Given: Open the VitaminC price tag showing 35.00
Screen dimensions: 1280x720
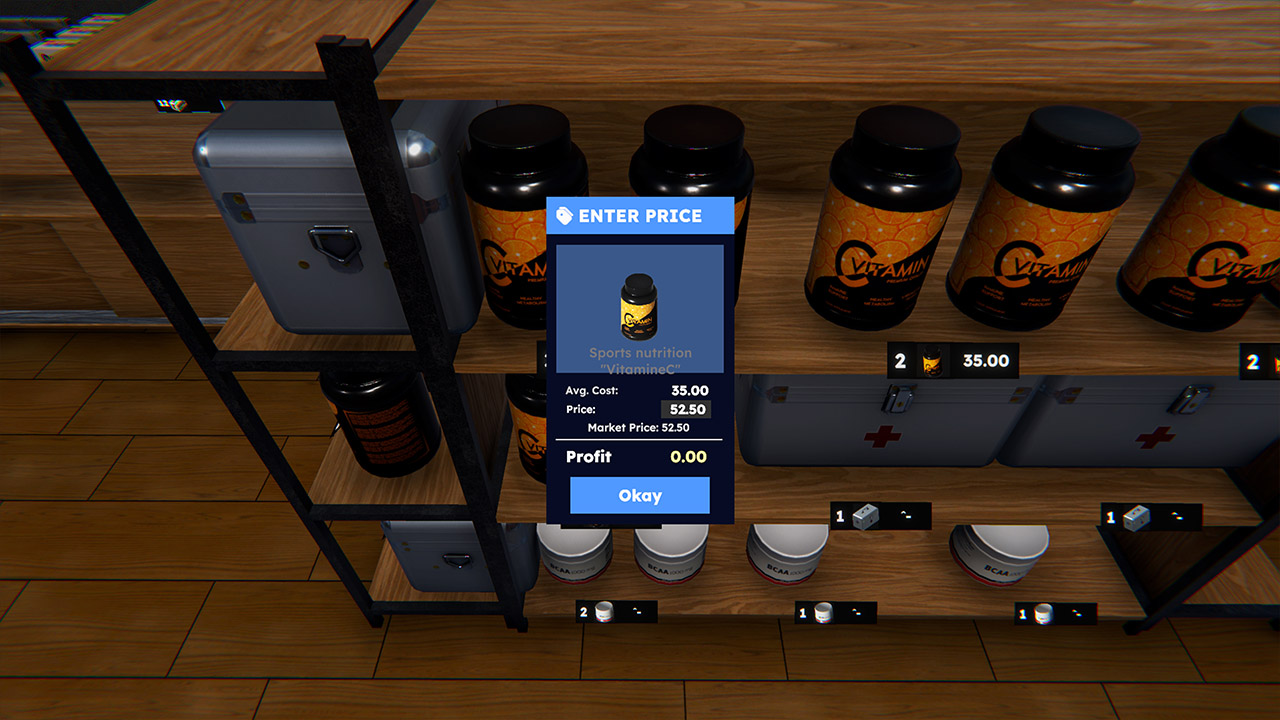Looking at the screenshot, I should [953, 361].
